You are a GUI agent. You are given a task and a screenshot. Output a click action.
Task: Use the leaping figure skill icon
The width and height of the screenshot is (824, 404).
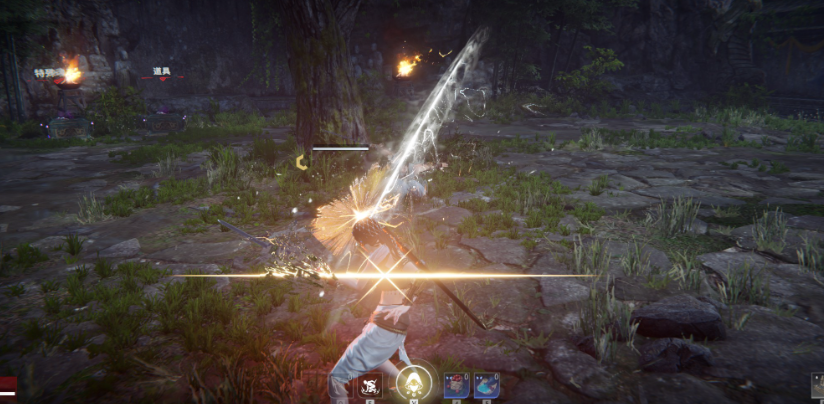pyautogui.click(x=370, y=386)
